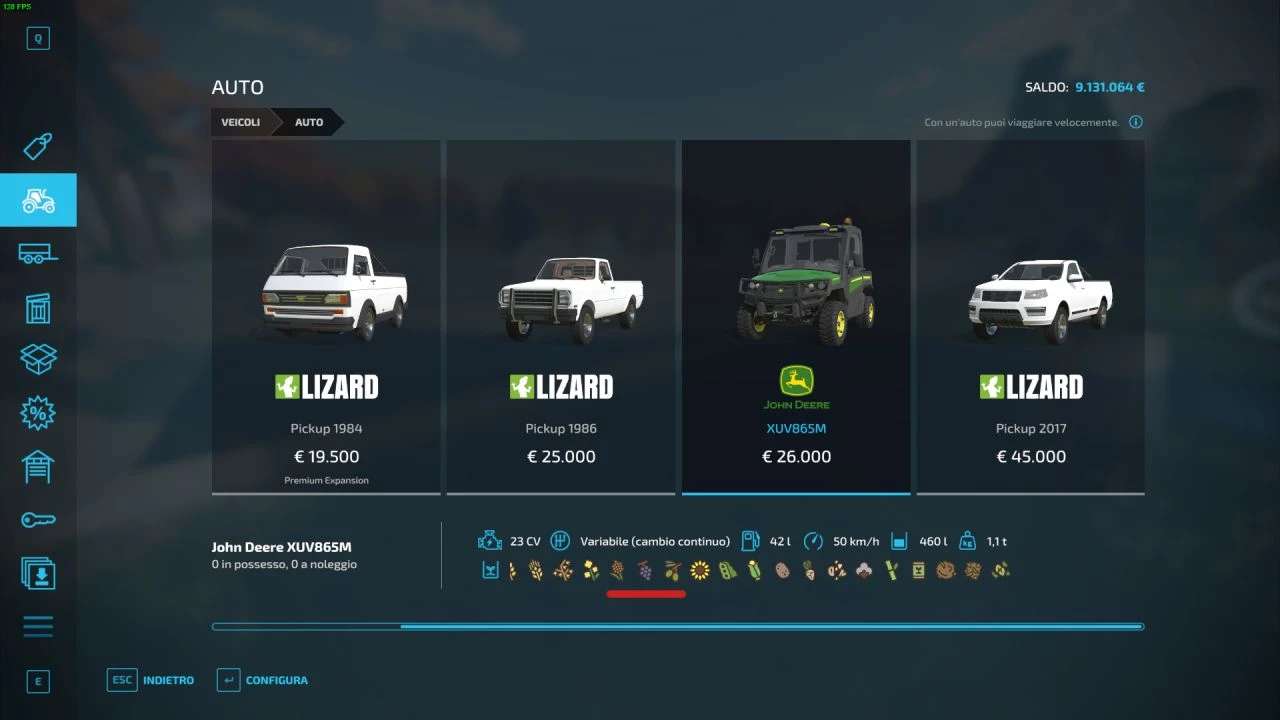The width and height of the screenshot is (1280, 720).
Task: Click the Indietro back button
Action: tap(152, 680)
